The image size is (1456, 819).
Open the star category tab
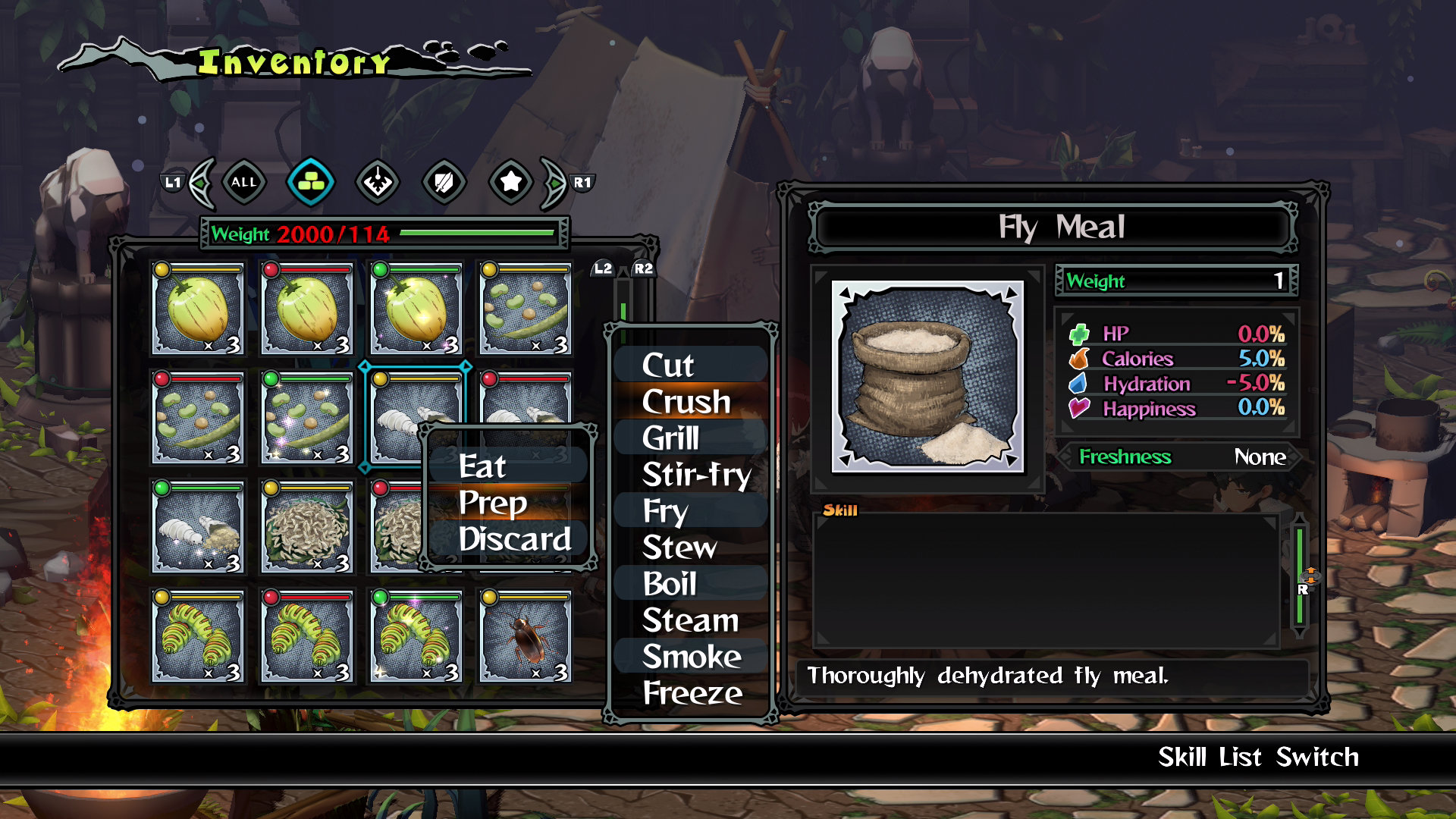click(x=511, y=182)
